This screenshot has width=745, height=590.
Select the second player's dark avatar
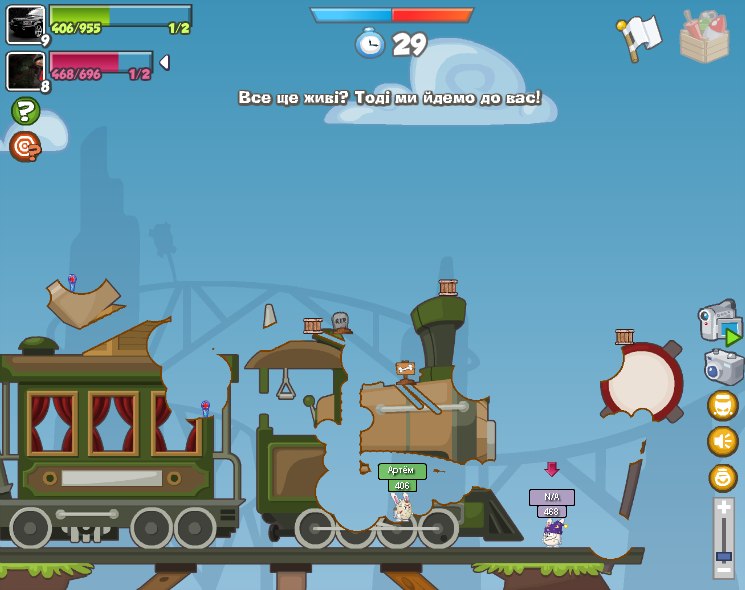pyautogui.click(x=25, y=70)
